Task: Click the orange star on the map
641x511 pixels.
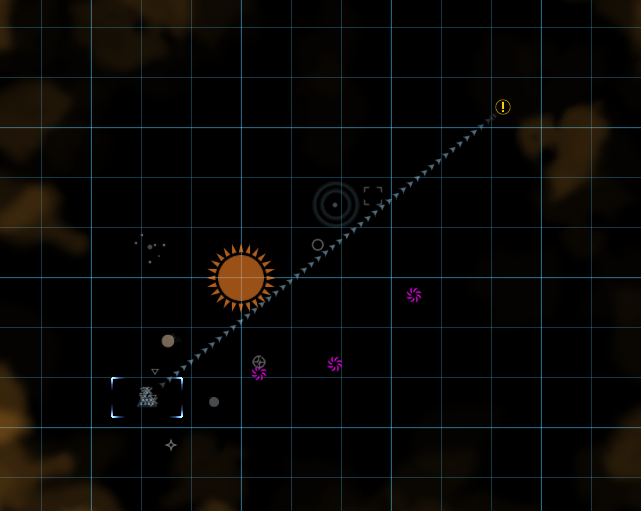Action: tap(241, 277)
